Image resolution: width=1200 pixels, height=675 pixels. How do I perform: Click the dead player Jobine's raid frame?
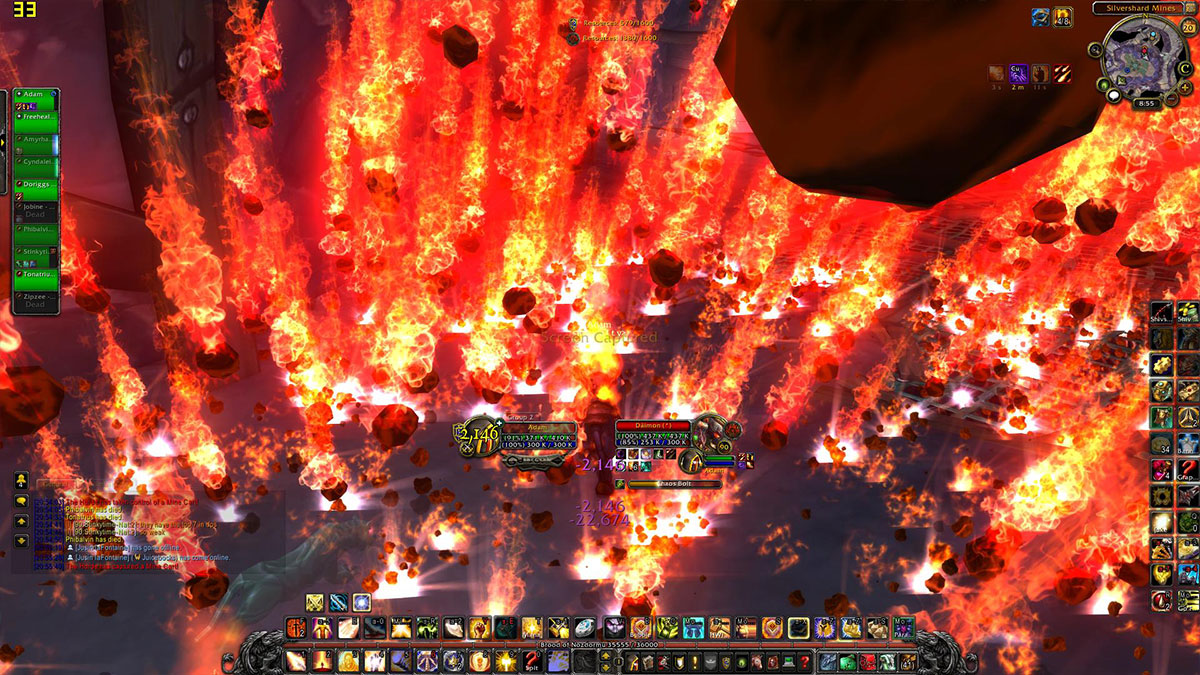pyautogui.click(x=36, y=211)
